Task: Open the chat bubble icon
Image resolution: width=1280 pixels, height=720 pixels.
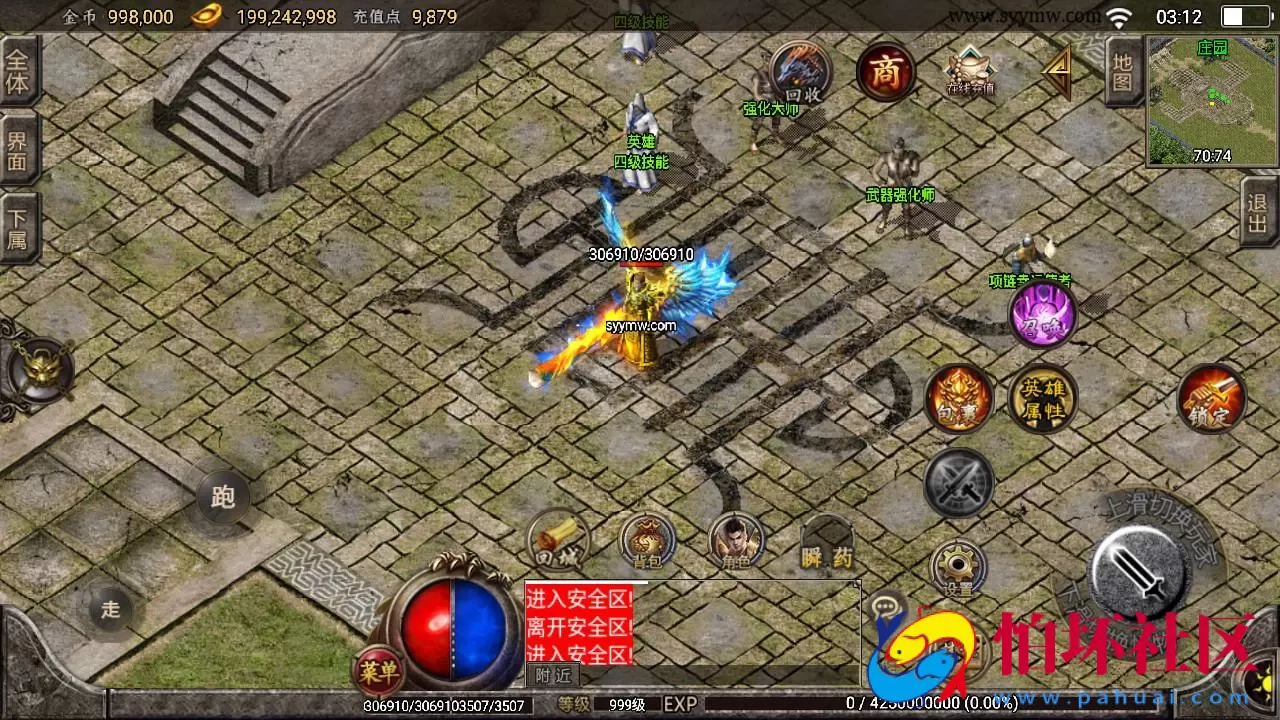Action: tap(884, 605)
